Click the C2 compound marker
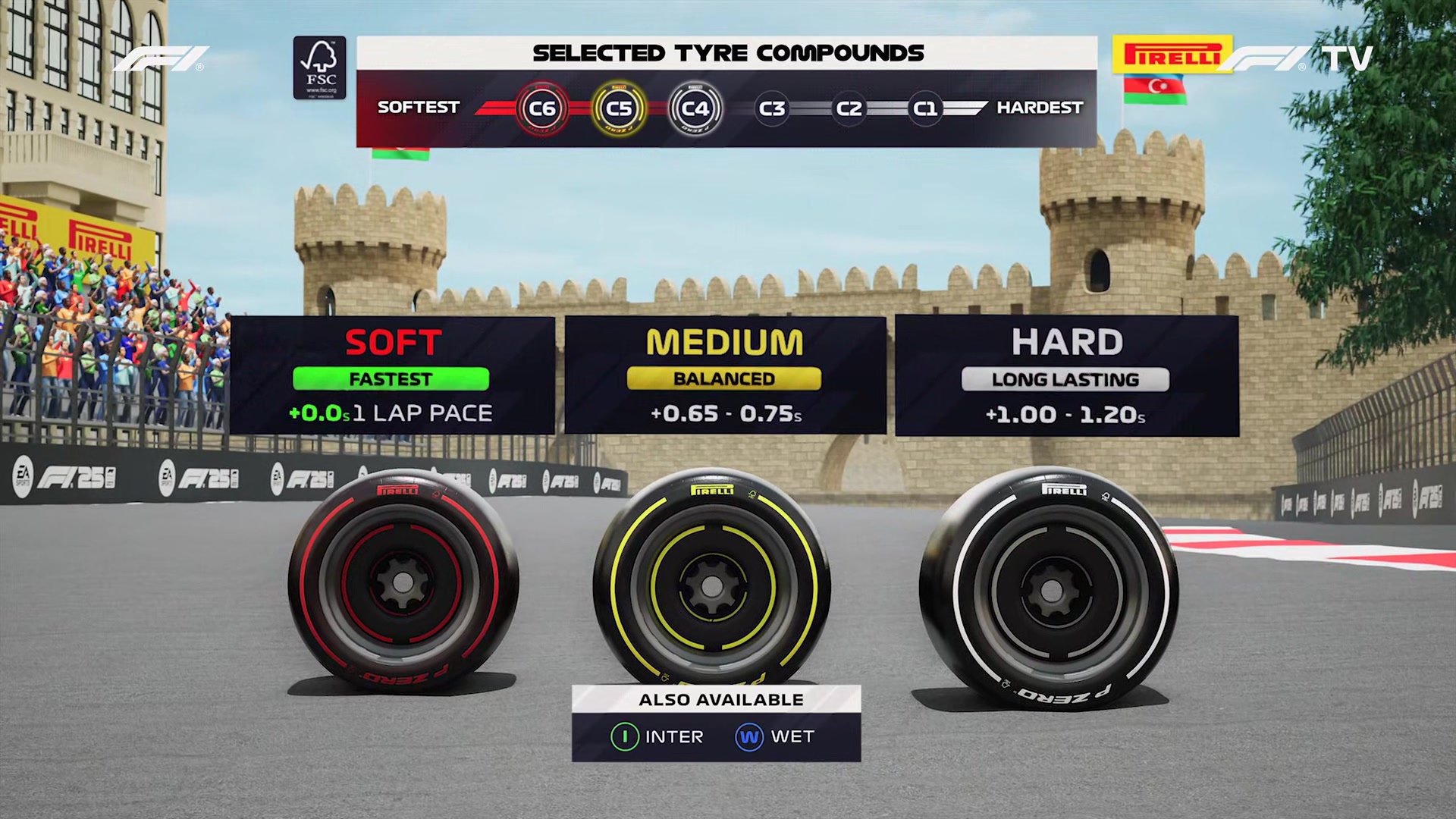Image resolution: width=1456 pixels, height=819 pixels. click(x=848, y=108)
